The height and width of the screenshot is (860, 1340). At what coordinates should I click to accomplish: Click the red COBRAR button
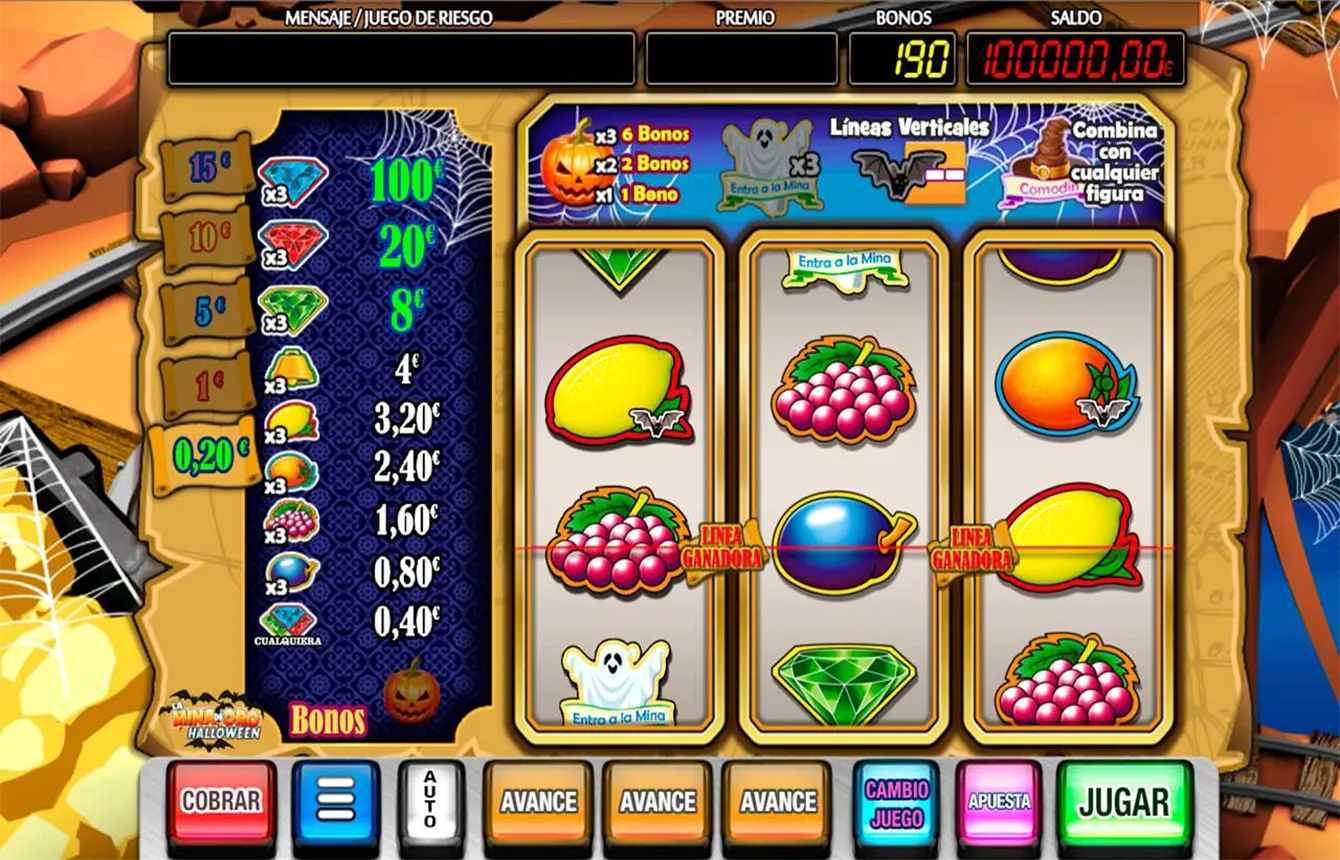click(x=221, y=802)
